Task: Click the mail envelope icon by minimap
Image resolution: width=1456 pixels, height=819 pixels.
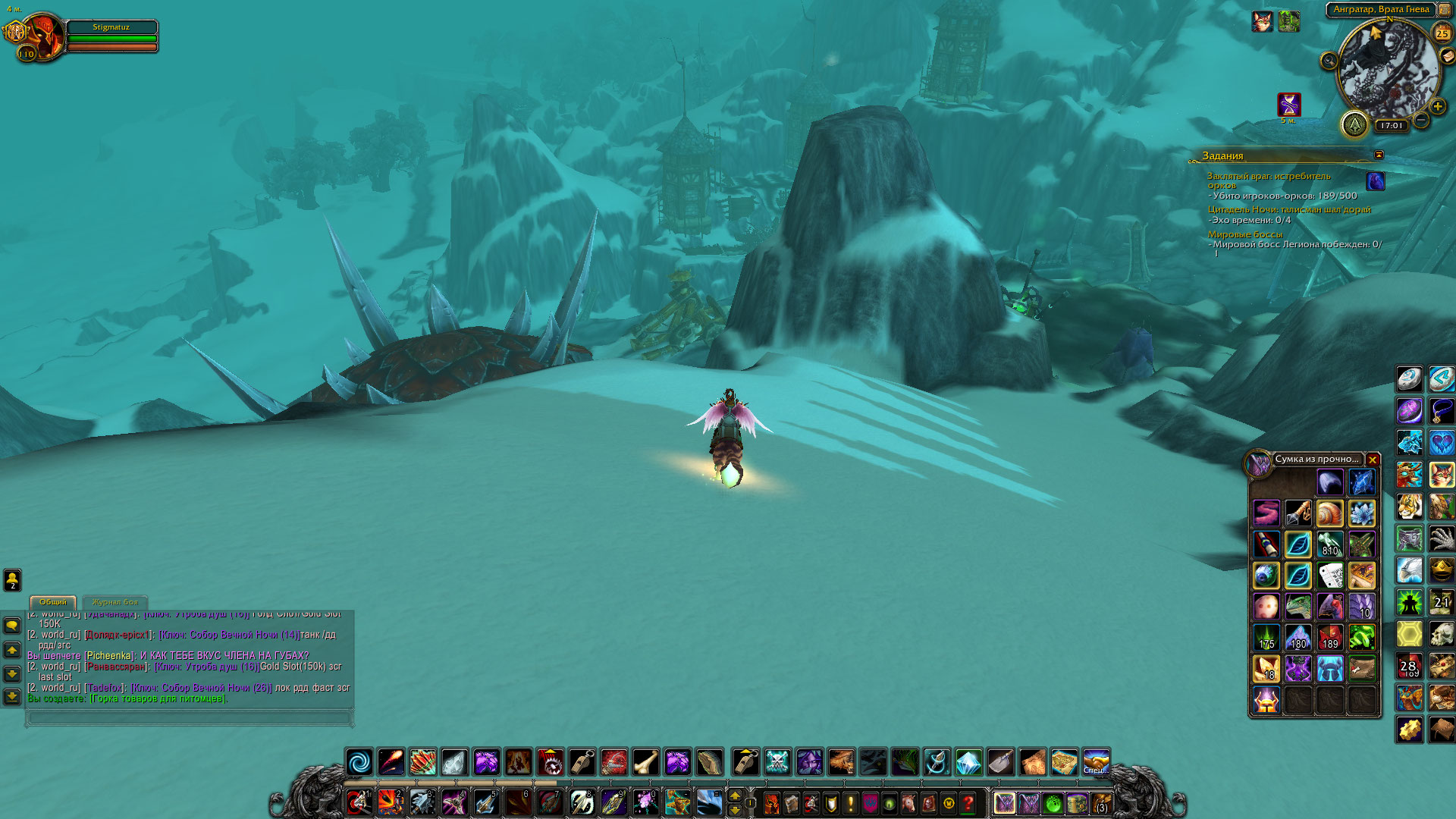Action: coord(1447,56)
